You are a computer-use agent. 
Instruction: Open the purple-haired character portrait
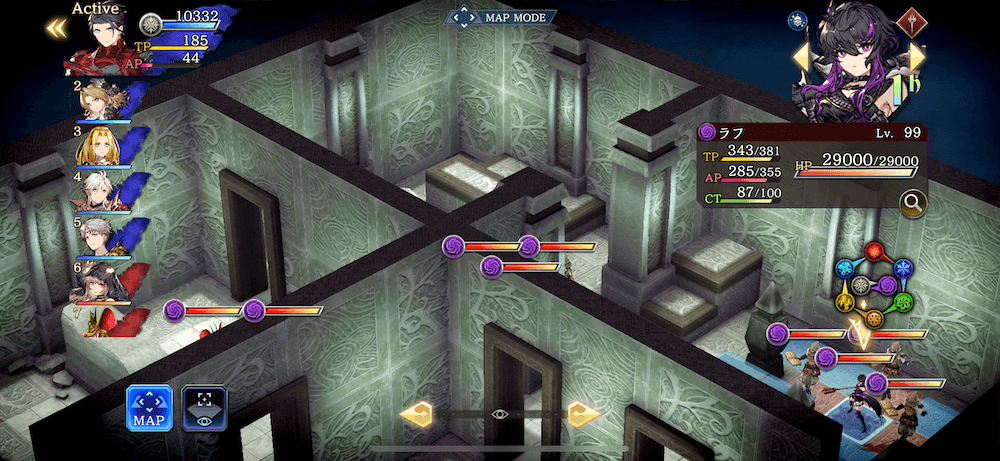(x=859, y=62)
